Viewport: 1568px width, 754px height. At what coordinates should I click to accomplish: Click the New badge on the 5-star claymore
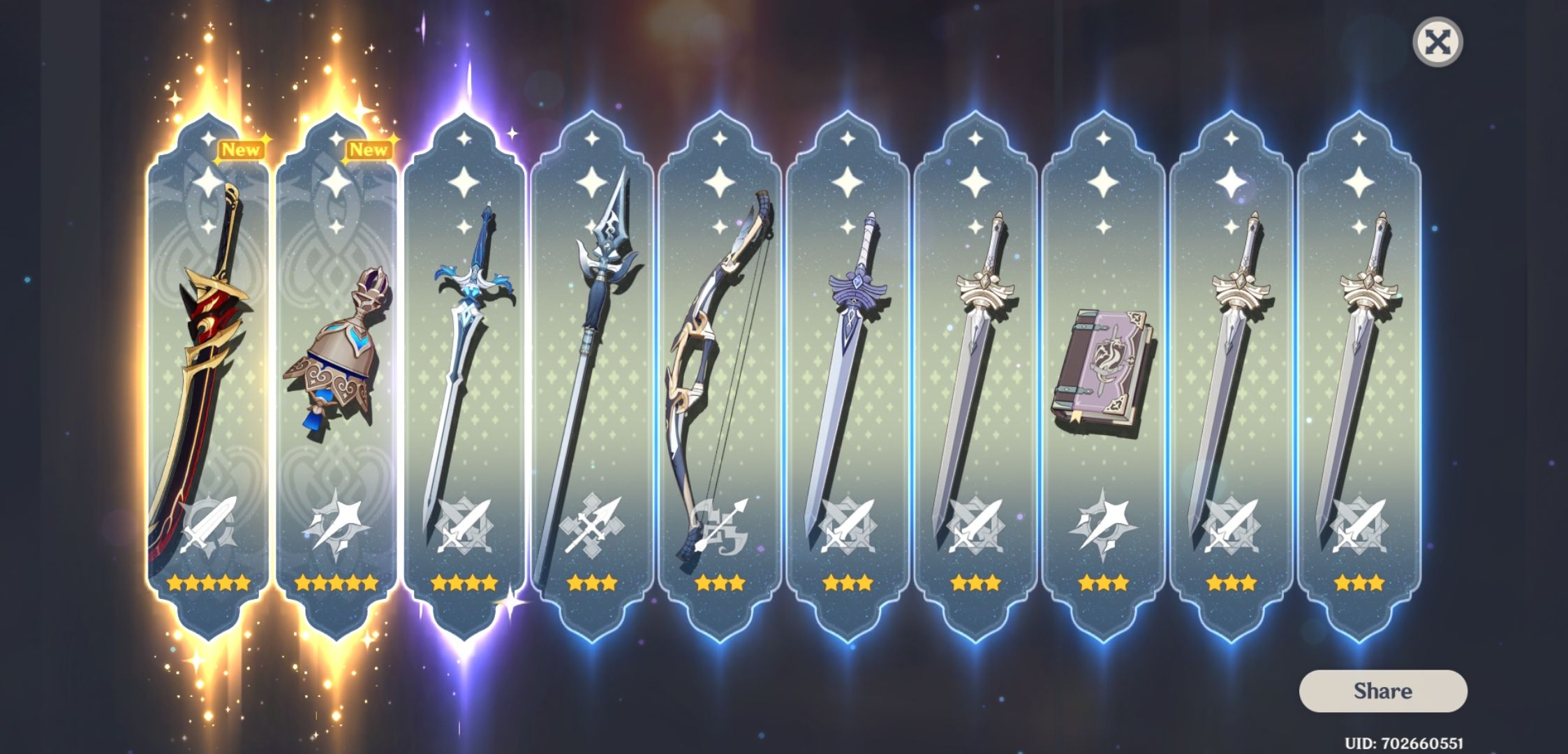click(x=241, y=148)
